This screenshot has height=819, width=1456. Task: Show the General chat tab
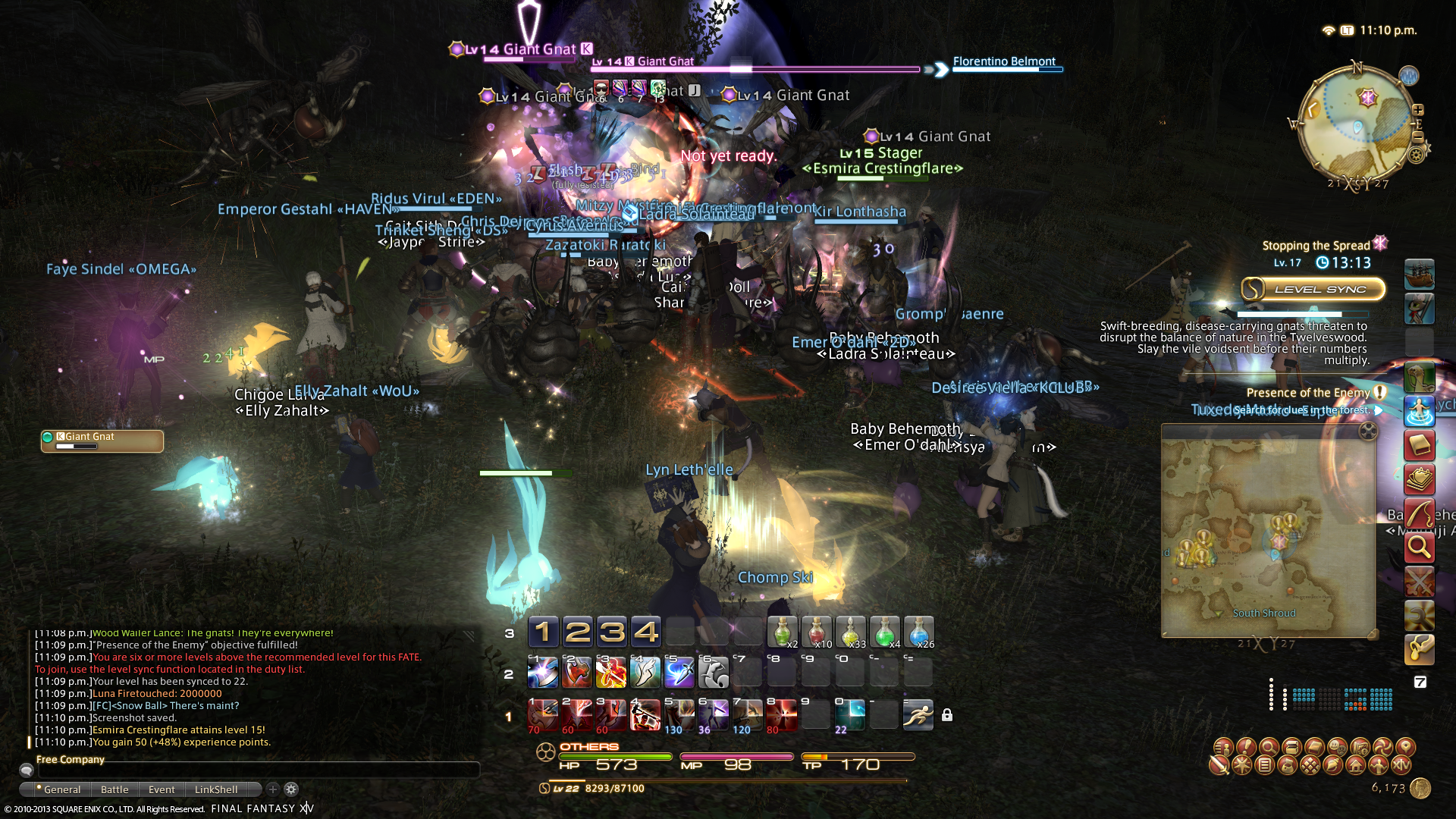click(x=59, y=789)
